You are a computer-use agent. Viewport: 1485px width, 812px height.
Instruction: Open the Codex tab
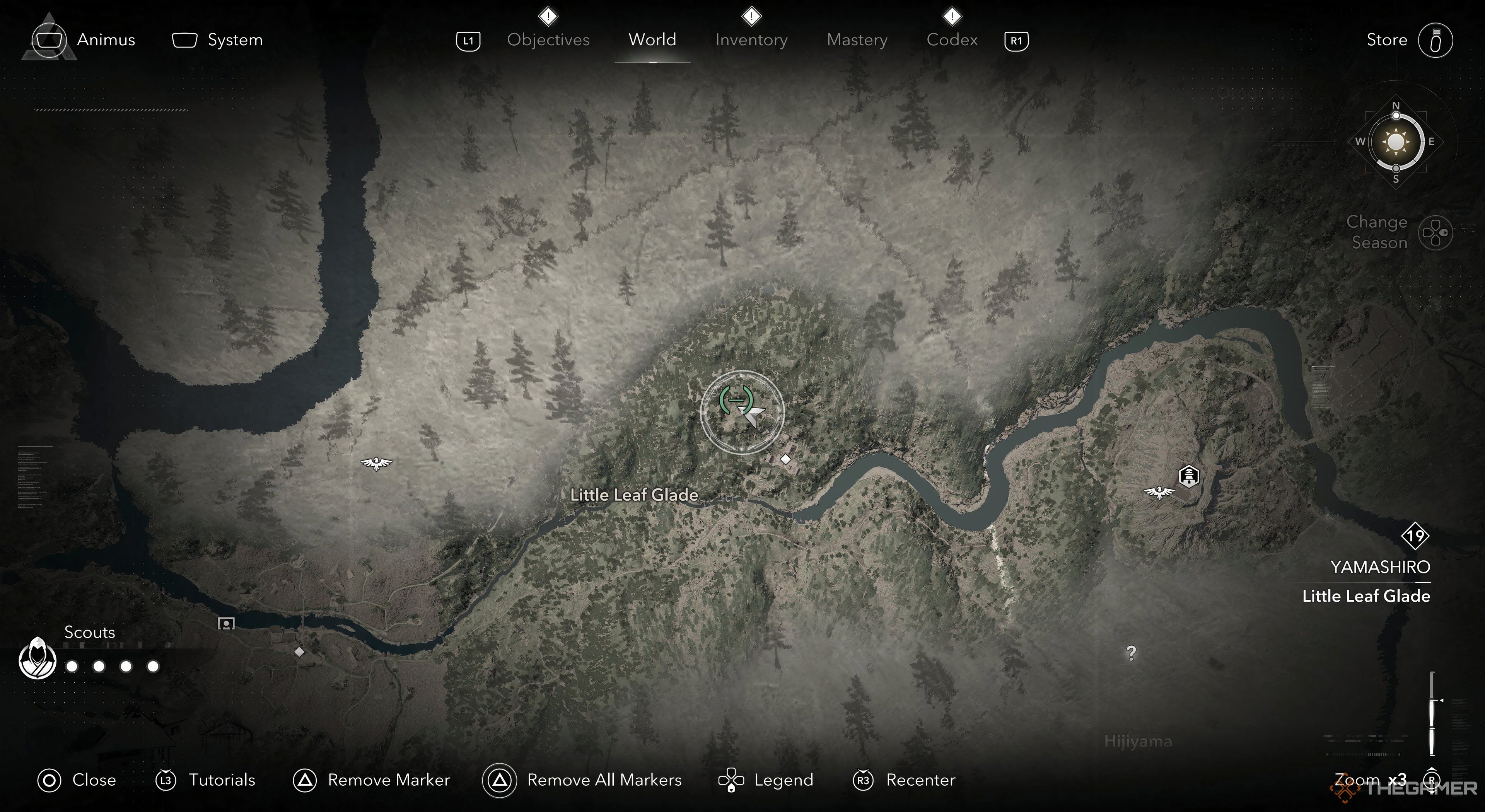point(952,40)
